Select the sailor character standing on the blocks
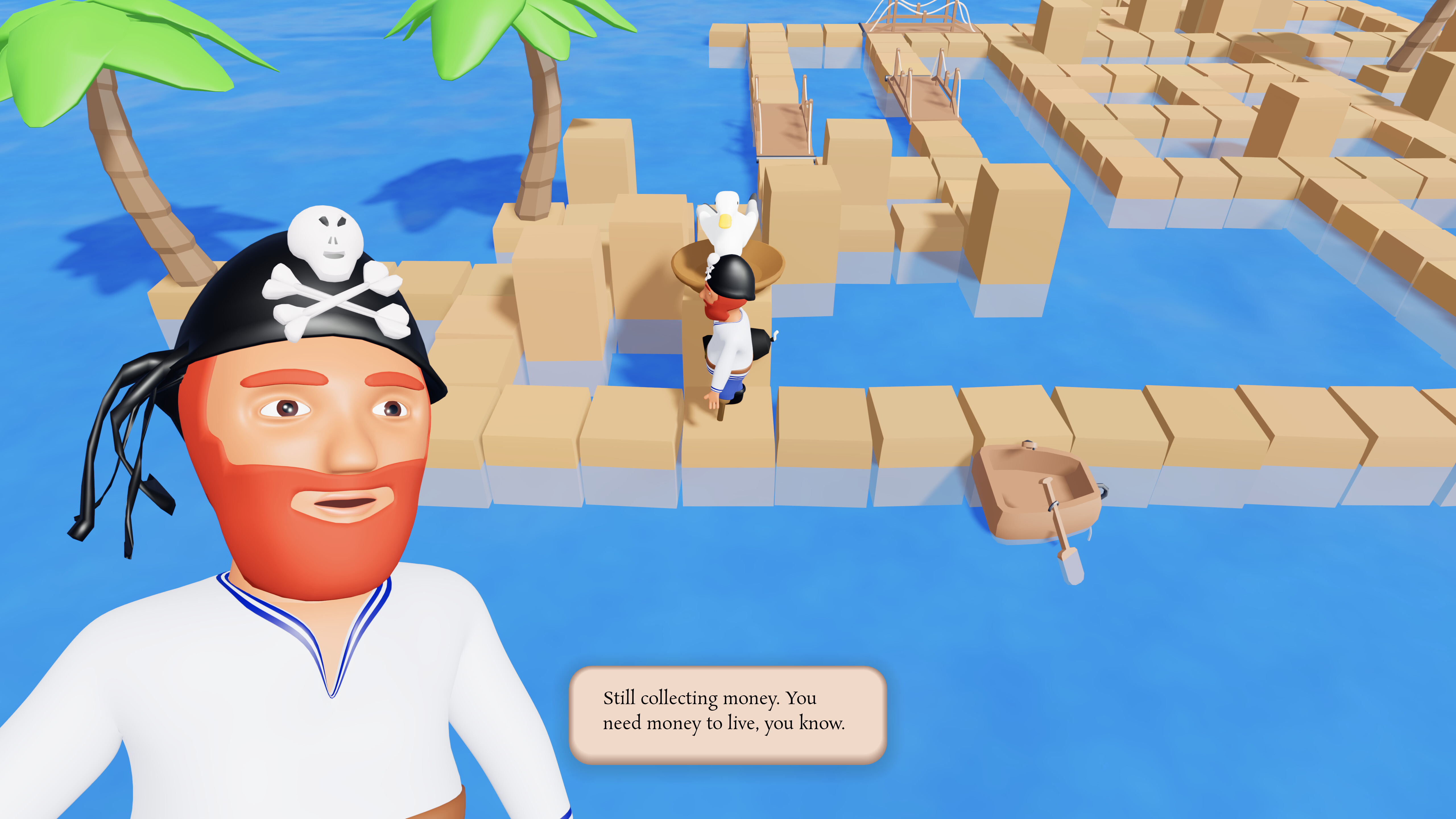The image size is (1456, 819). [729, 350]
